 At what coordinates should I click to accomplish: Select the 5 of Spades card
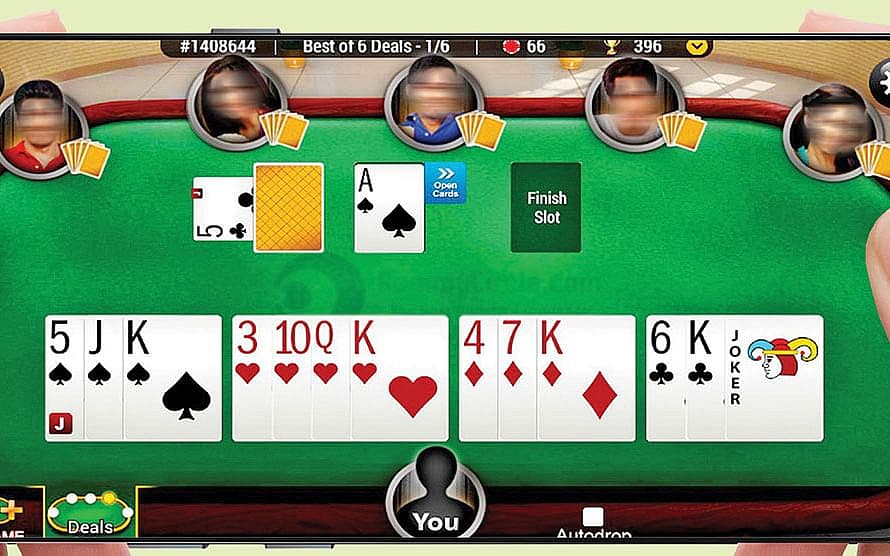tap(62, 377)
